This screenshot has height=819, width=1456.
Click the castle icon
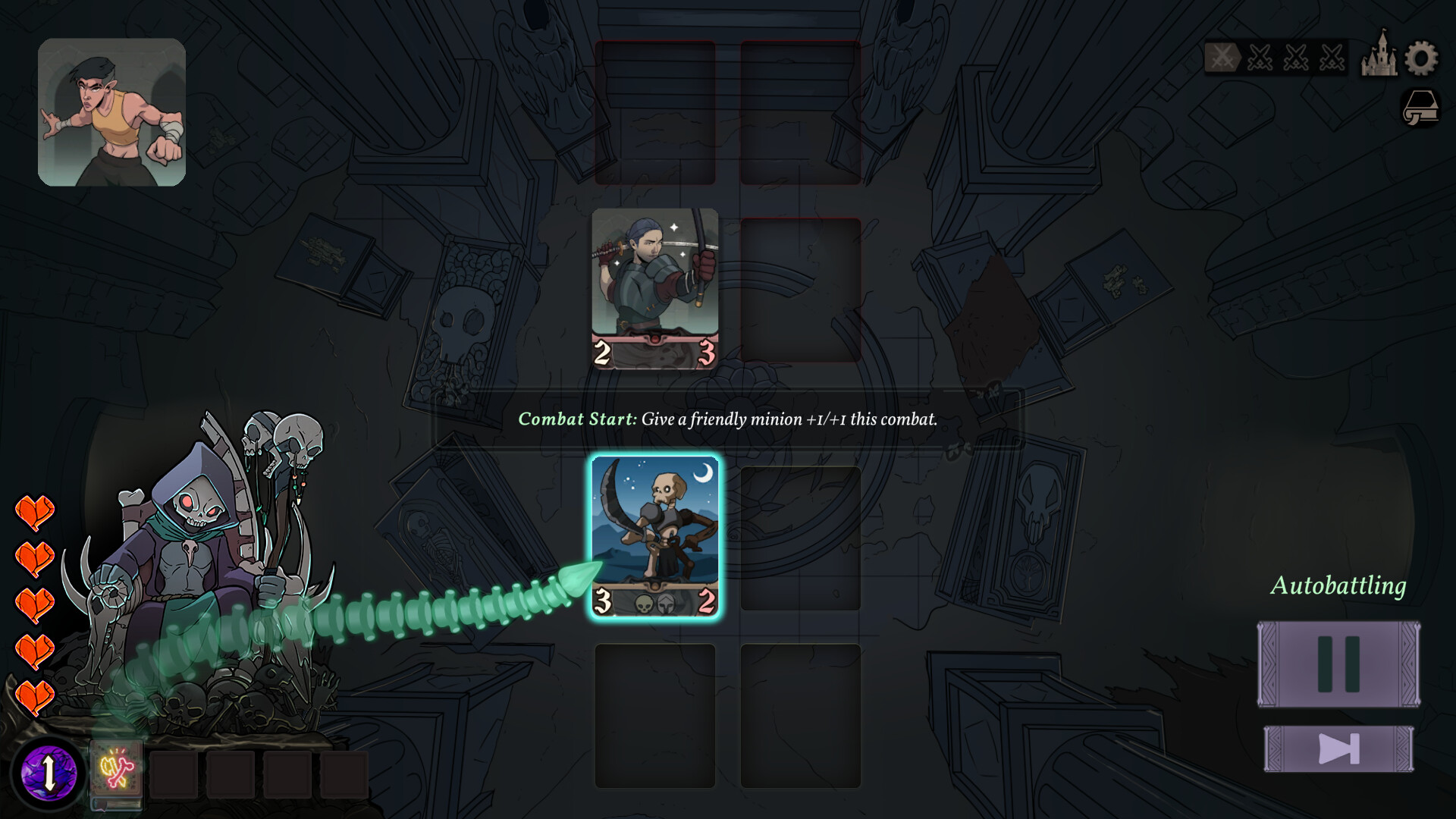tap(1379, 55)
